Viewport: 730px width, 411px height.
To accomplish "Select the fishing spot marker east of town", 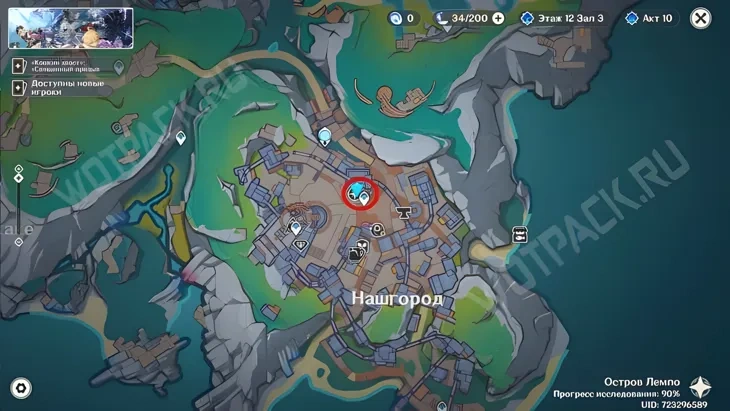I will [x=520, y=234].
